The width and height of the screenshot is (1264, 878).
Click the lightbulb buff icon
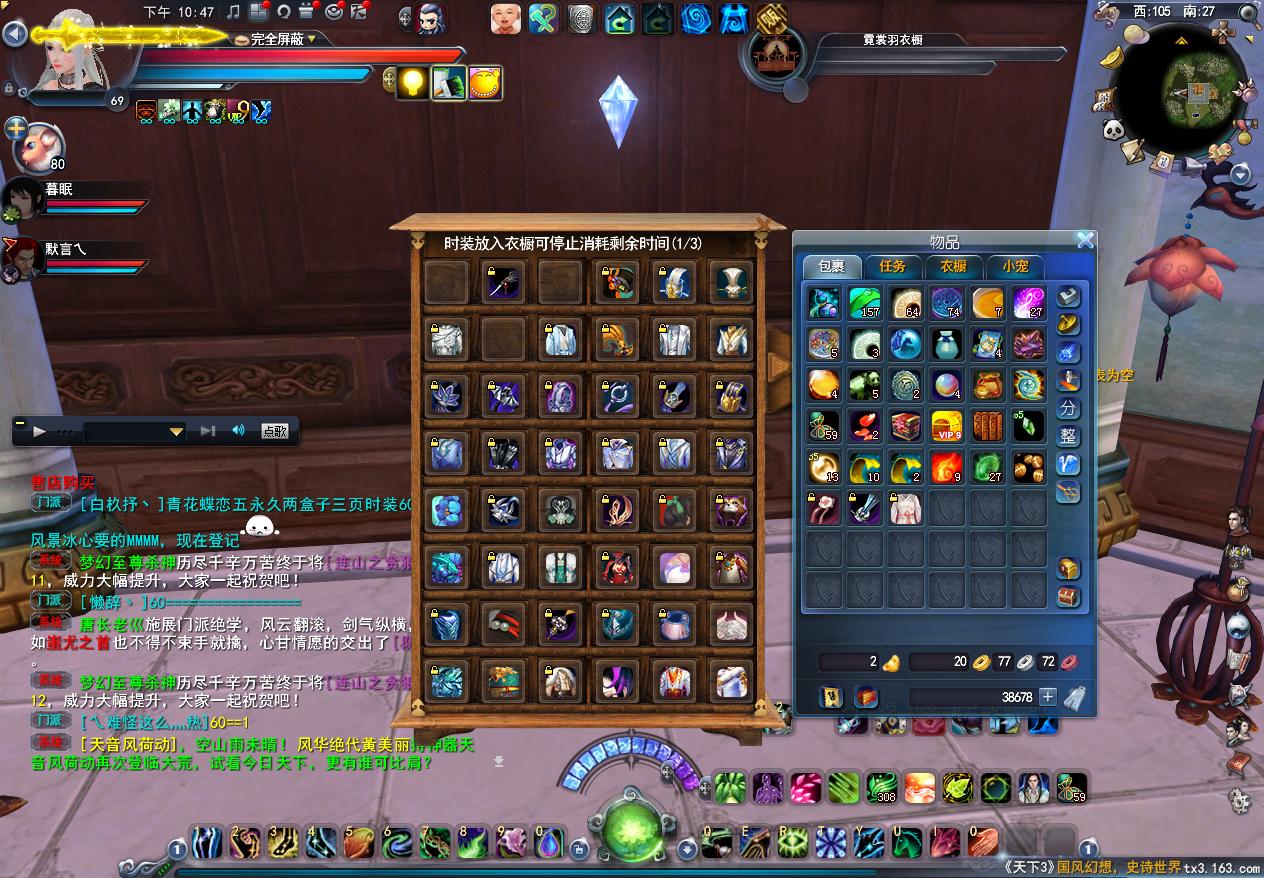point(412,83)
